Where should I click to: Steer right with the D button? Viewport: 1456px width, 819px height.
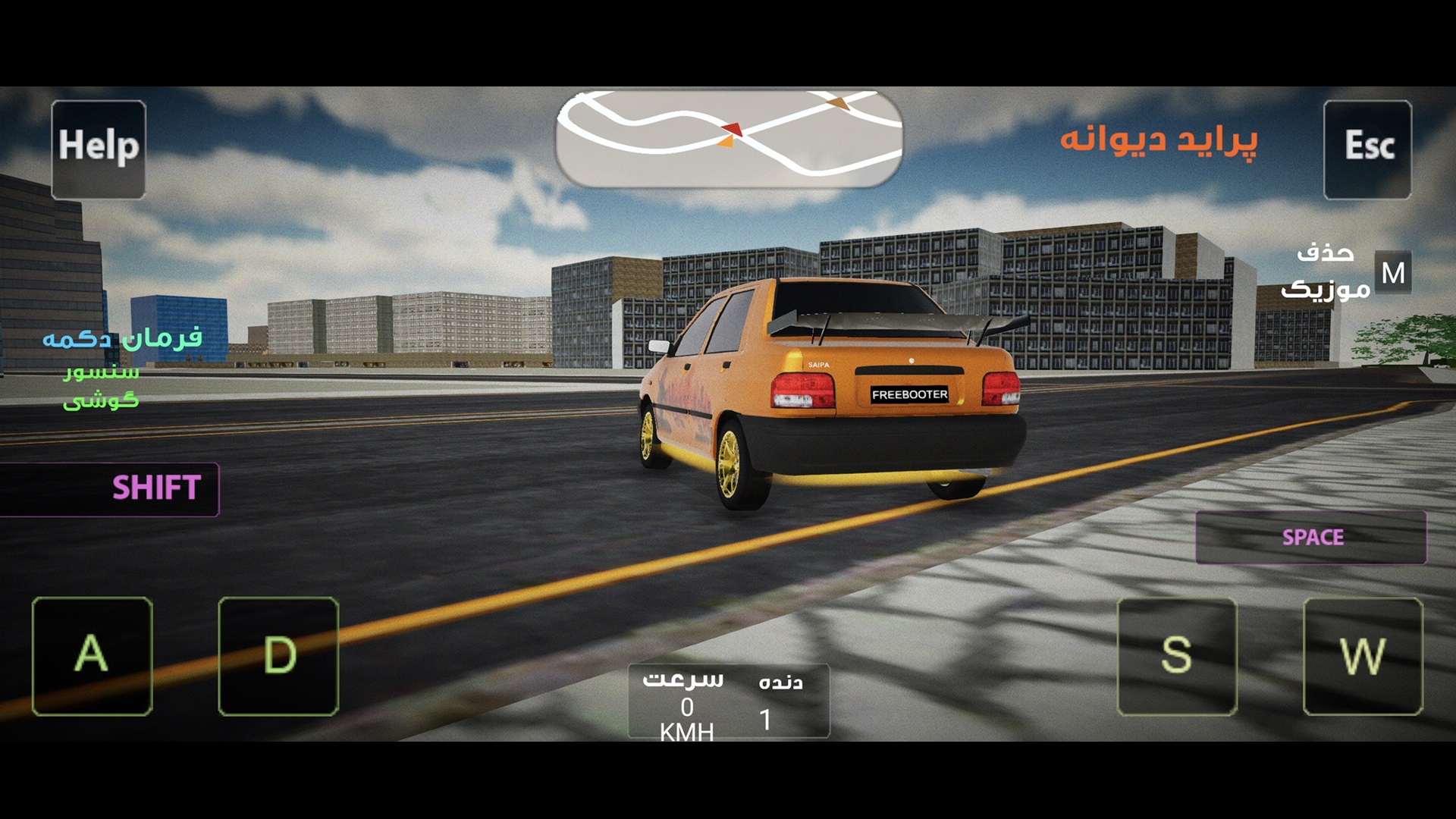[278, 656]
